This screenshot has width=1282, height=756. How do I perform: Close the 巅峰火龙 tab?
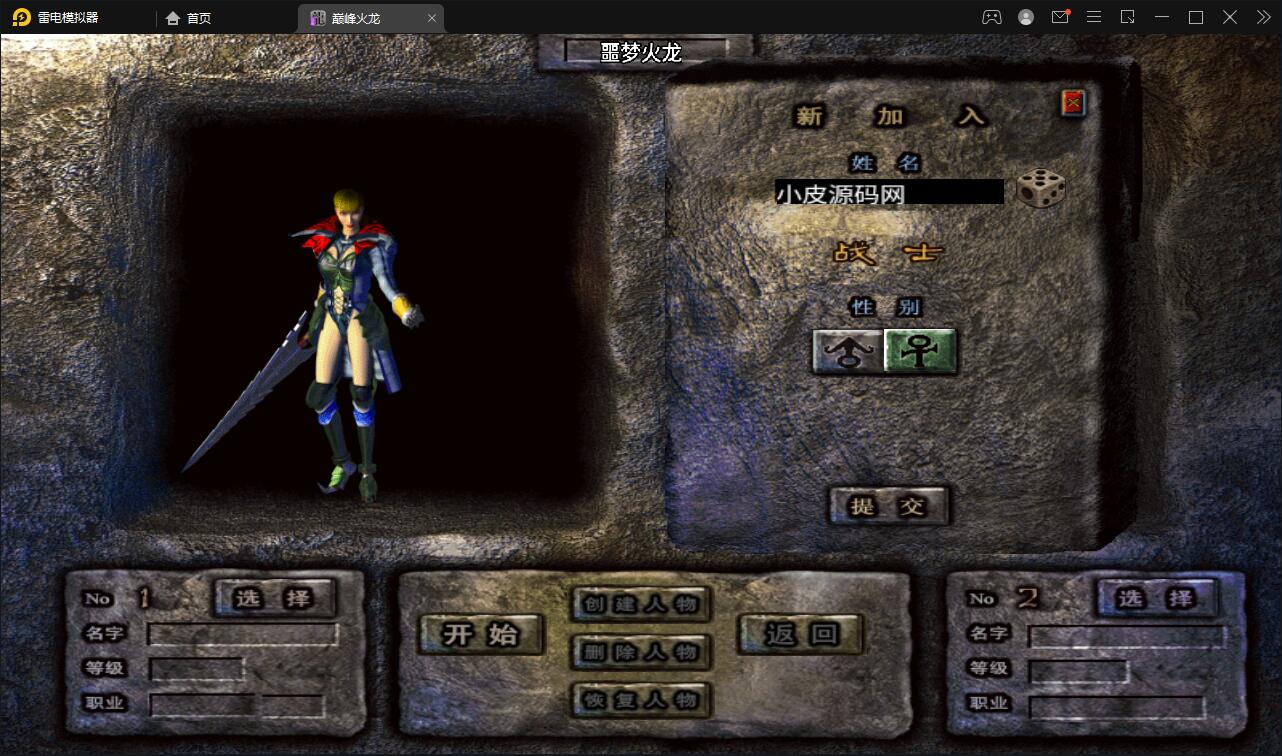pos(431,17)
